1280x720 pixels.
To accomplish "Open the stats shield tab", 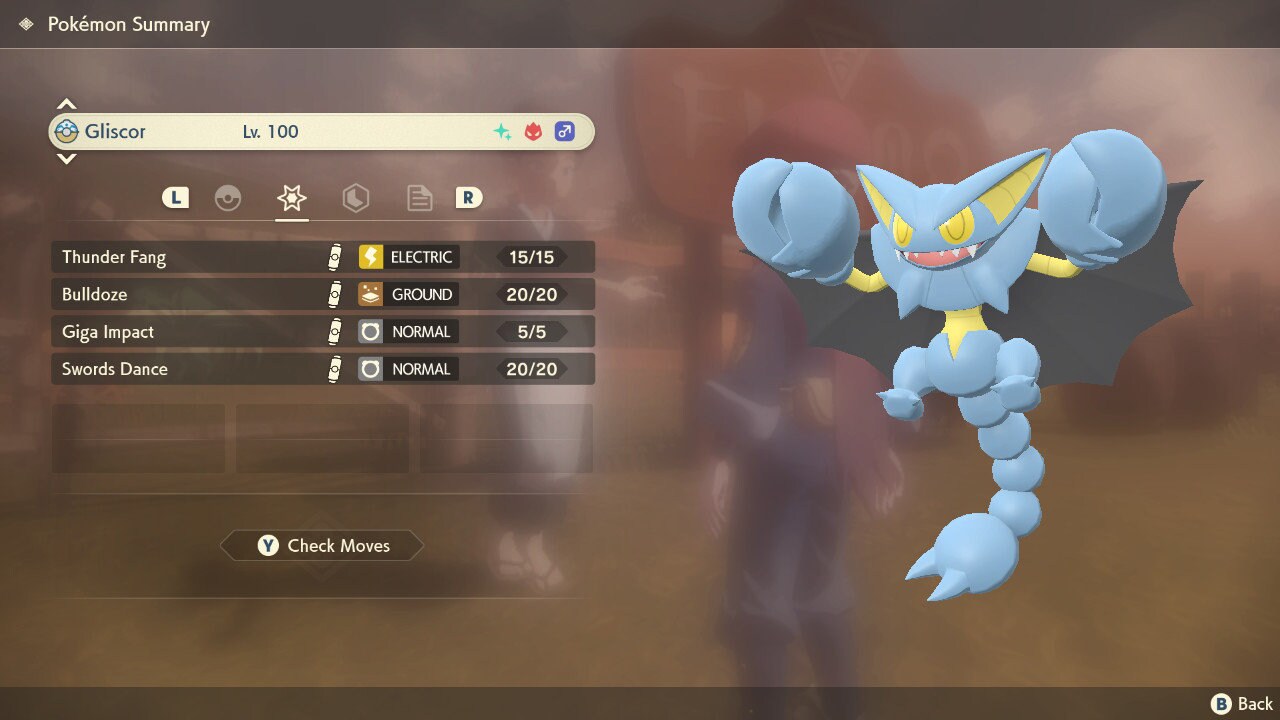I will point(355,197).
